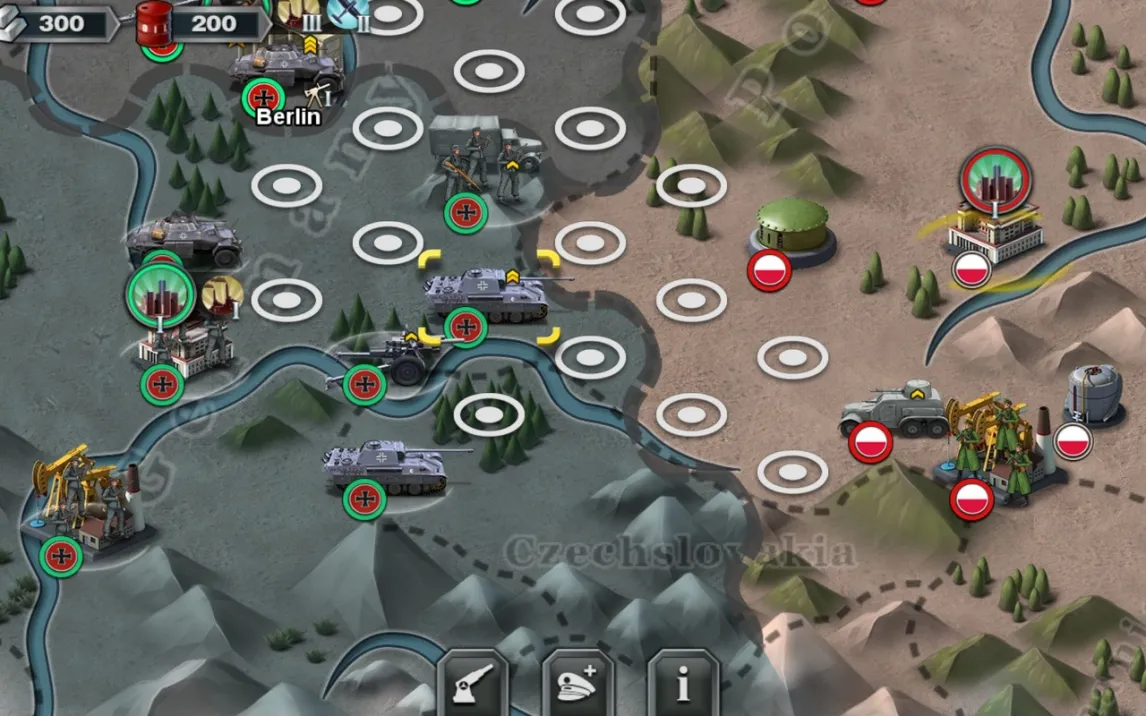Select the Polish silver storage tank
1146x716 pixels.
[1092, 395]
